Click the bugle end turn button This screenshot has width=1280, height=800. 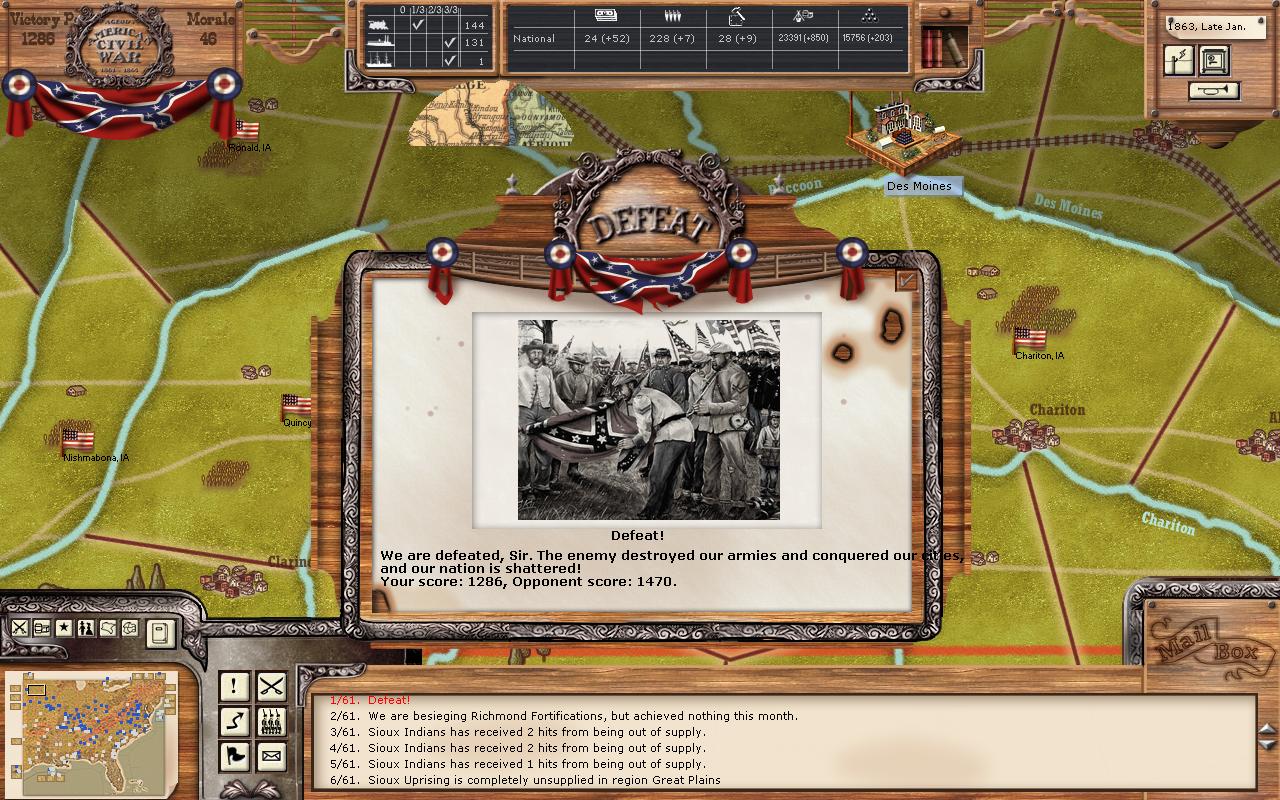pyautogui.click(x=1214, y=91)
